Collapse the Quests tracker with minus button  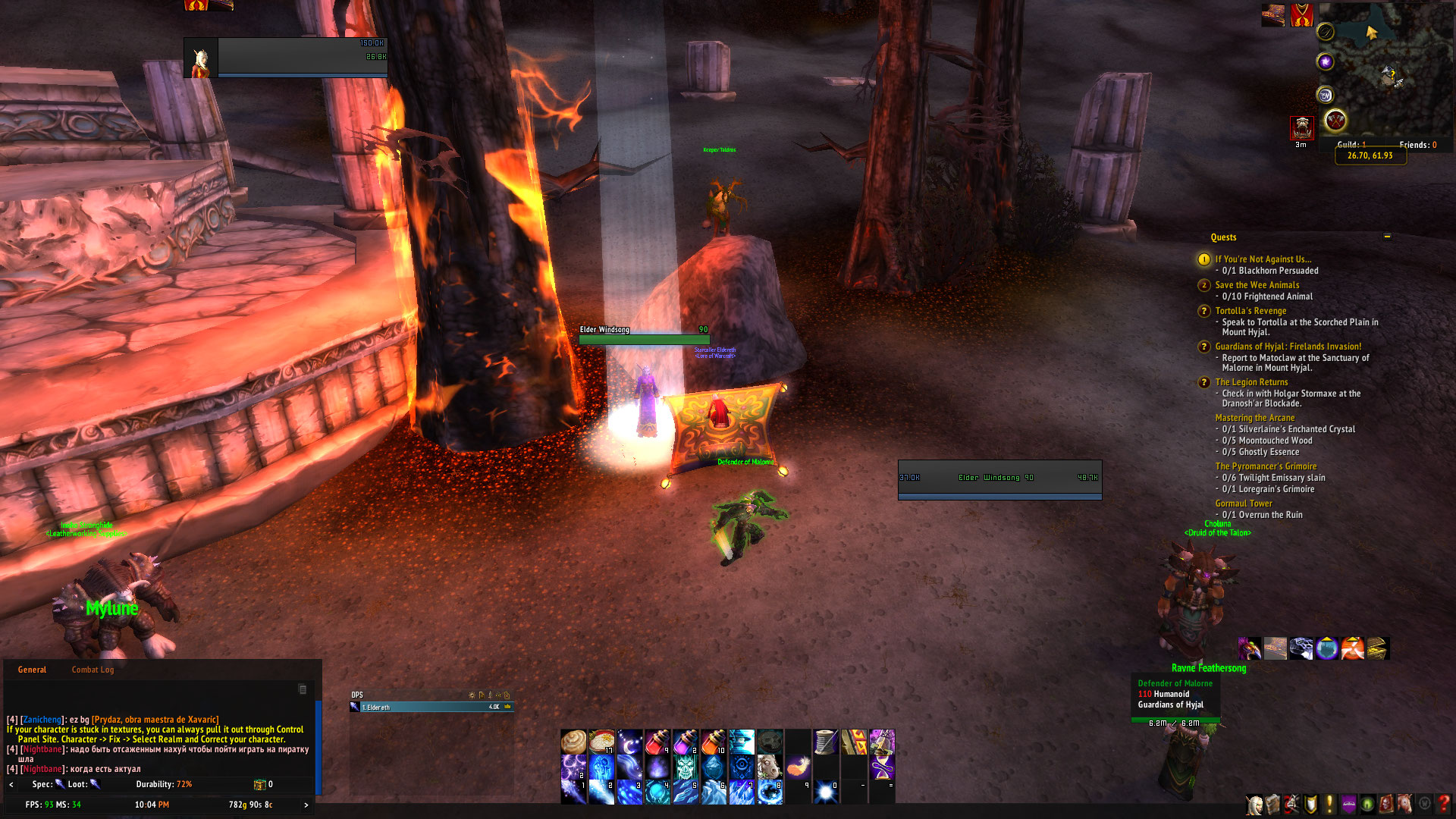[1387, 237]
